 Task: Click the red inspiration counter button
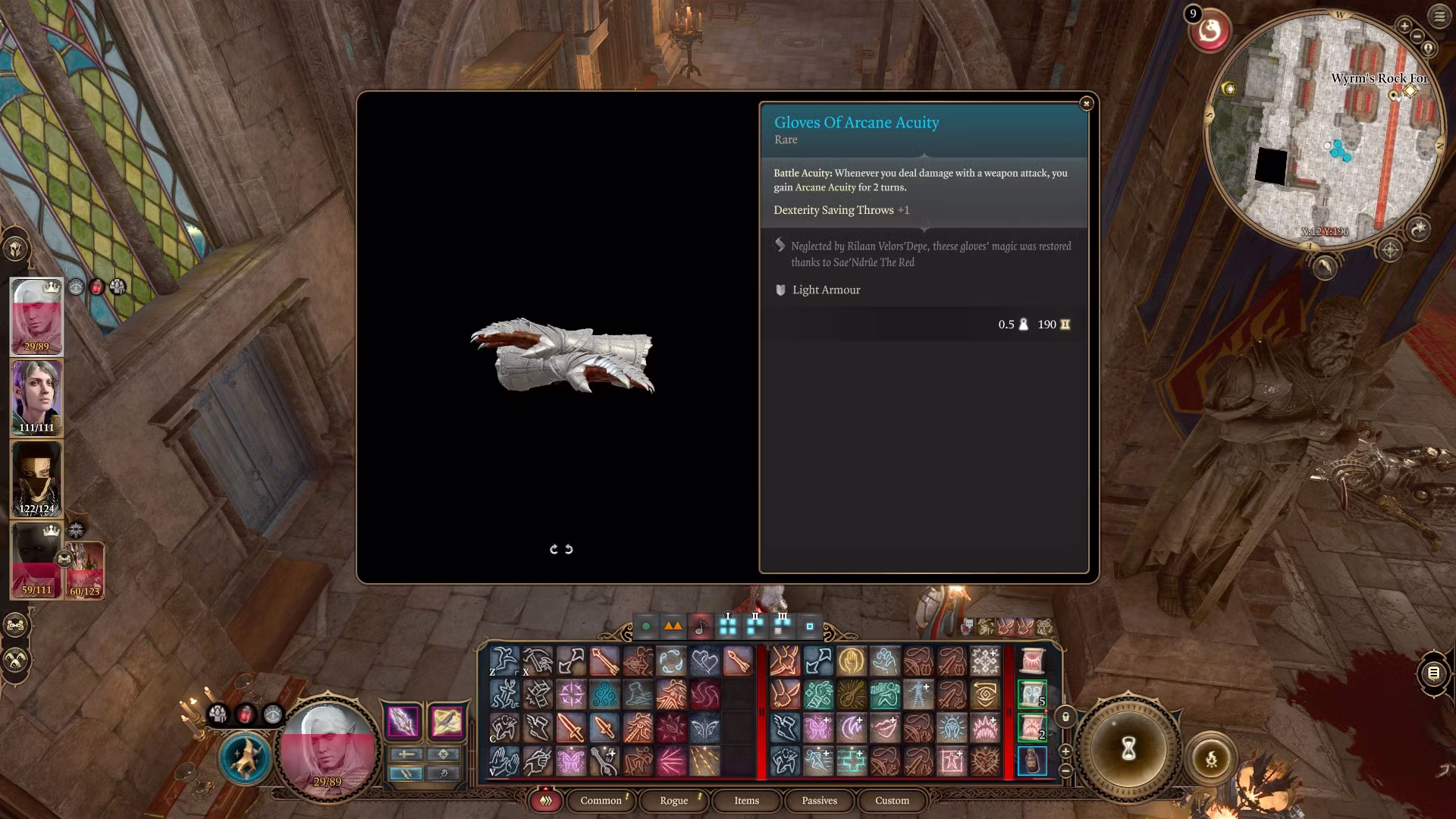[1210, 31]
